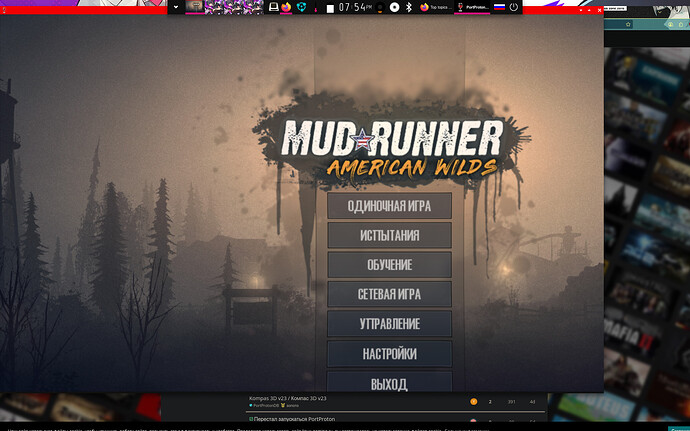Open УПРАВЛЕНИЕ controls menu
The width and height of the screenshot is (690, 431).
point(389,324)
